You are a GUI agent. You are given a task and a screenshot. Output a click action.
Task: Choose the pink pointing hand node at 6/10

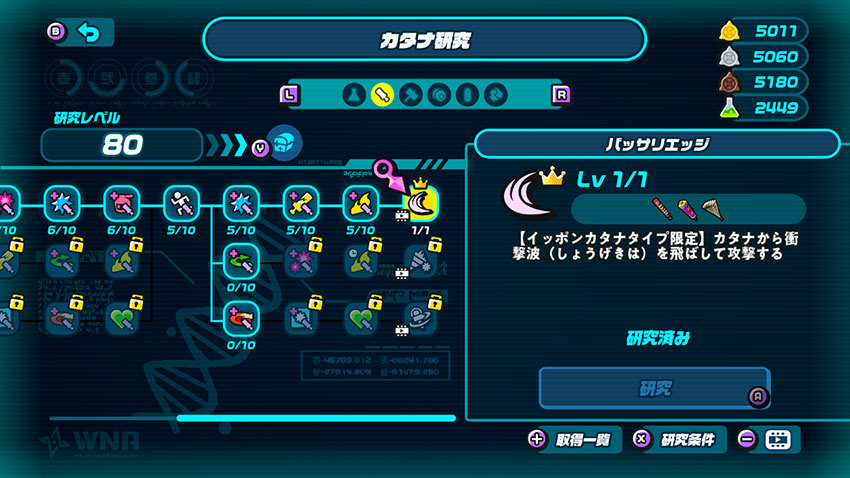(x=121, y=203)
